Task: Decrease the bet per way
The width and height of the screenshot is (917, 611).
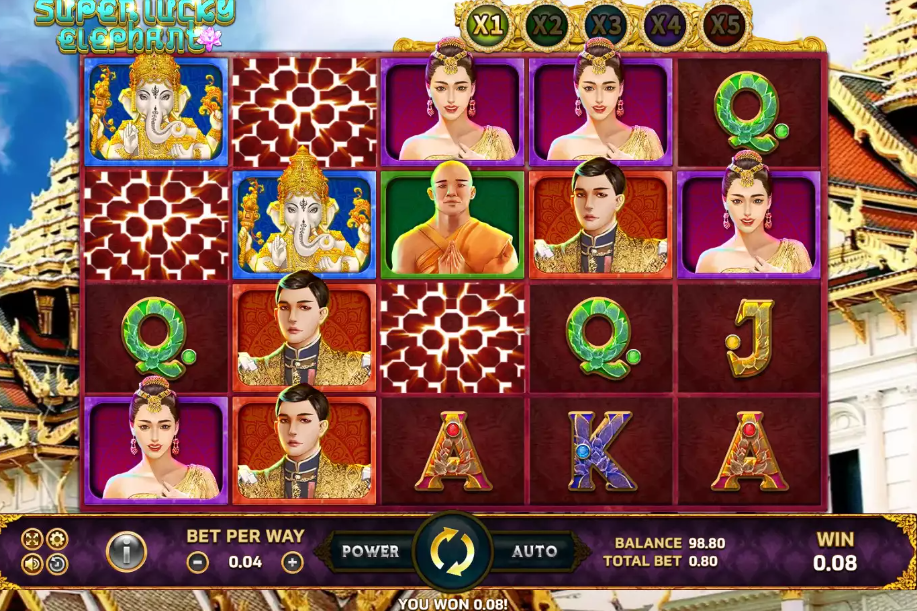Action: pos(198,562)
